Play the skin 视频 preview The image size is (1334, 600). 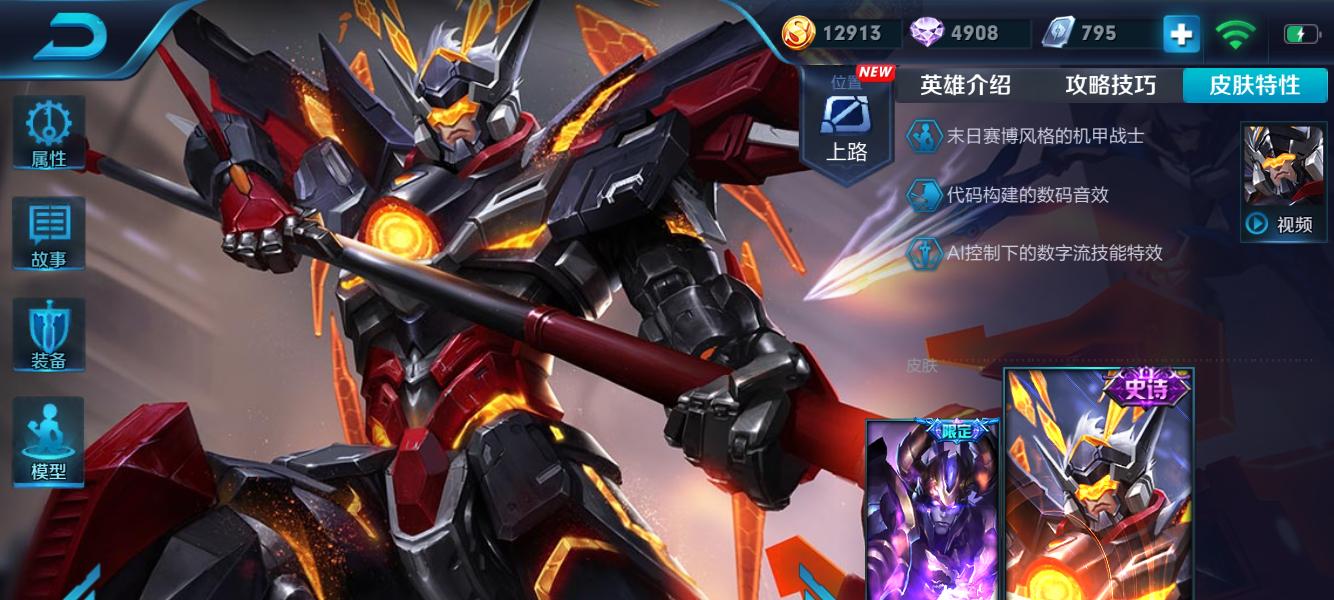(x=1283, y=182)
